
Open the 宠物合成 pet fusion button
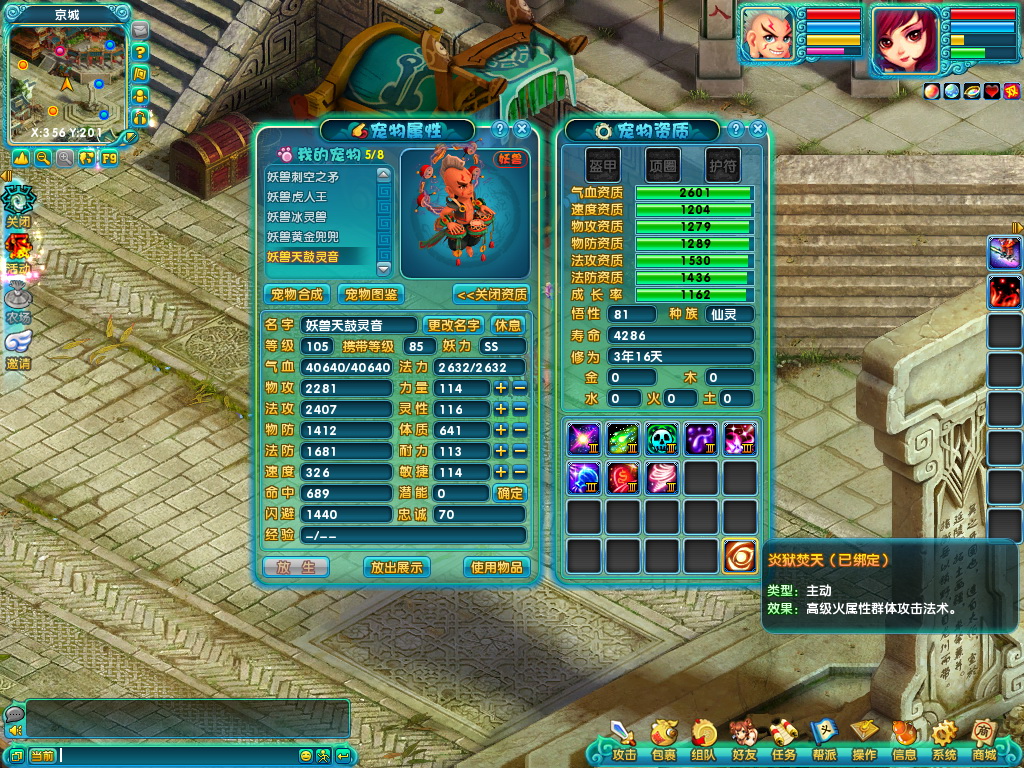coord(297,295)
